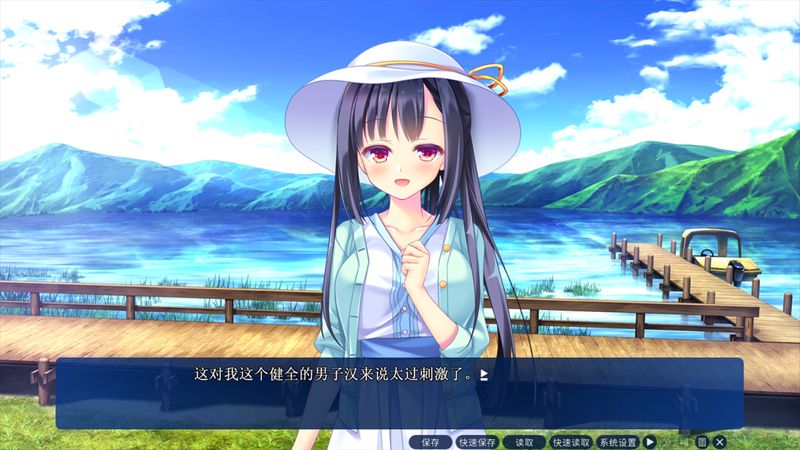Choose 快速读取 quick load

click(571, 442)
